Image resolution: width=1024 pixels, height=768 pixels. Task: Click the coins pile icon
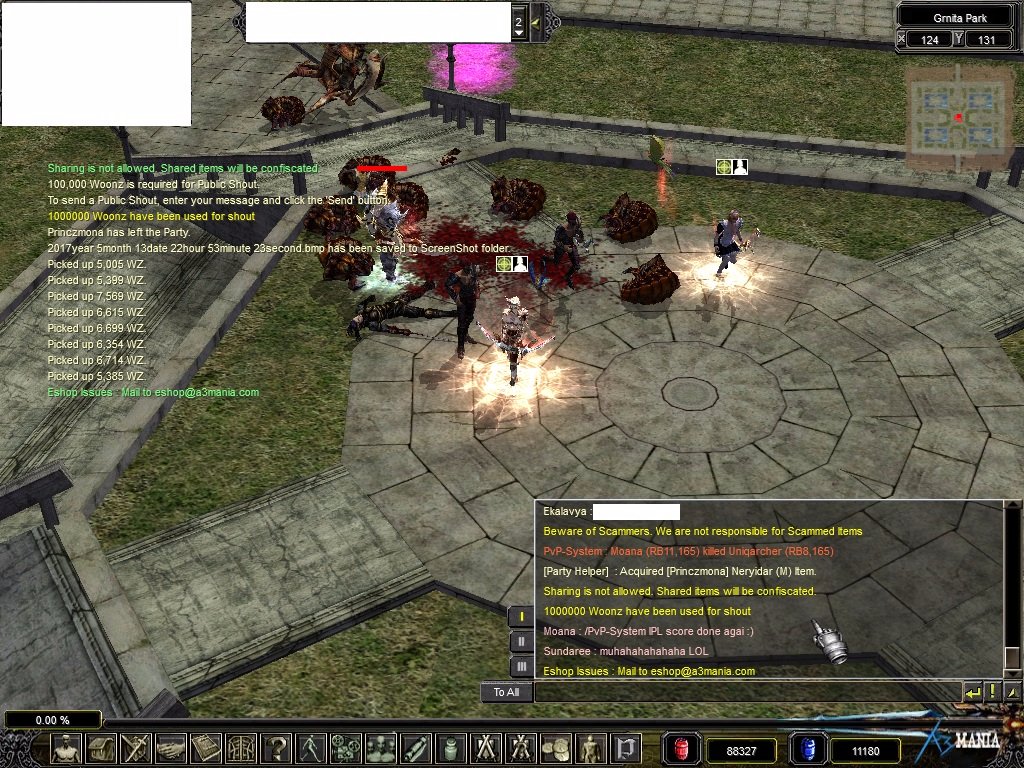tap(553, 748)
